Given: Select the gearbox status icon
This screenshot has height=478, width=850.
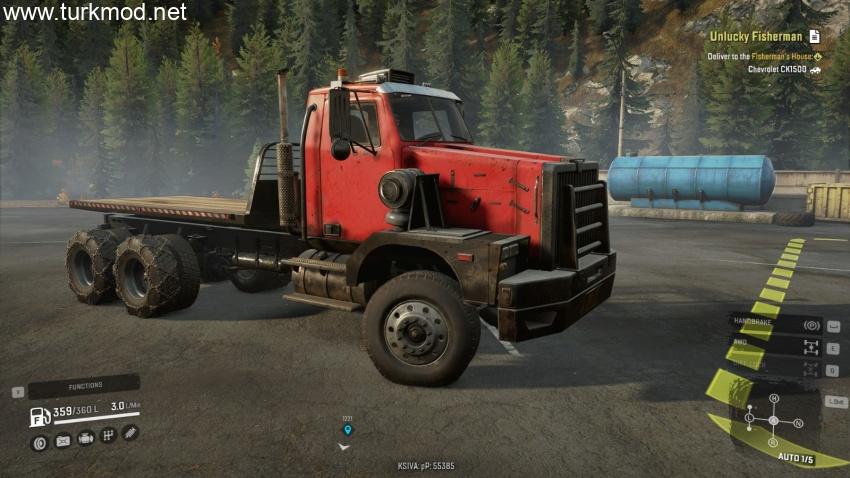Looking at the screenshot, I should click(x=107, y=435).
